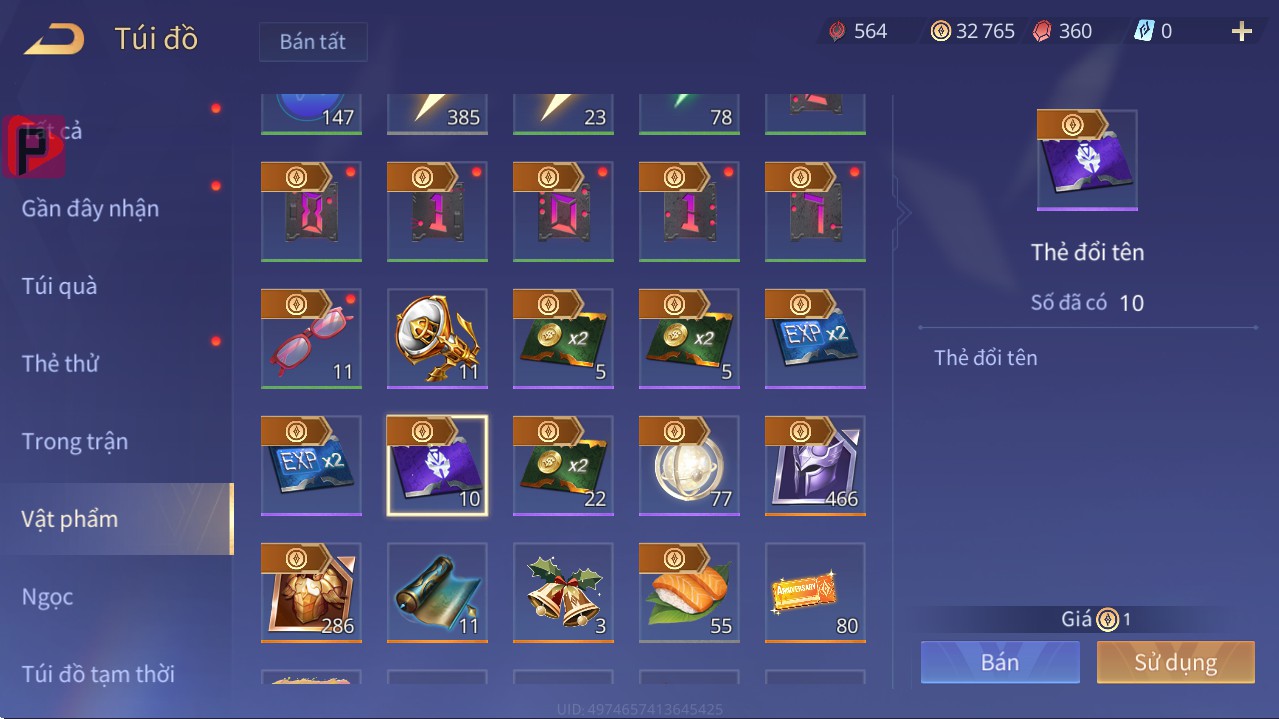Screen dimensions: 1279x719
Task: Switch to the Túi quà tab
Action: tap(60, 286)
